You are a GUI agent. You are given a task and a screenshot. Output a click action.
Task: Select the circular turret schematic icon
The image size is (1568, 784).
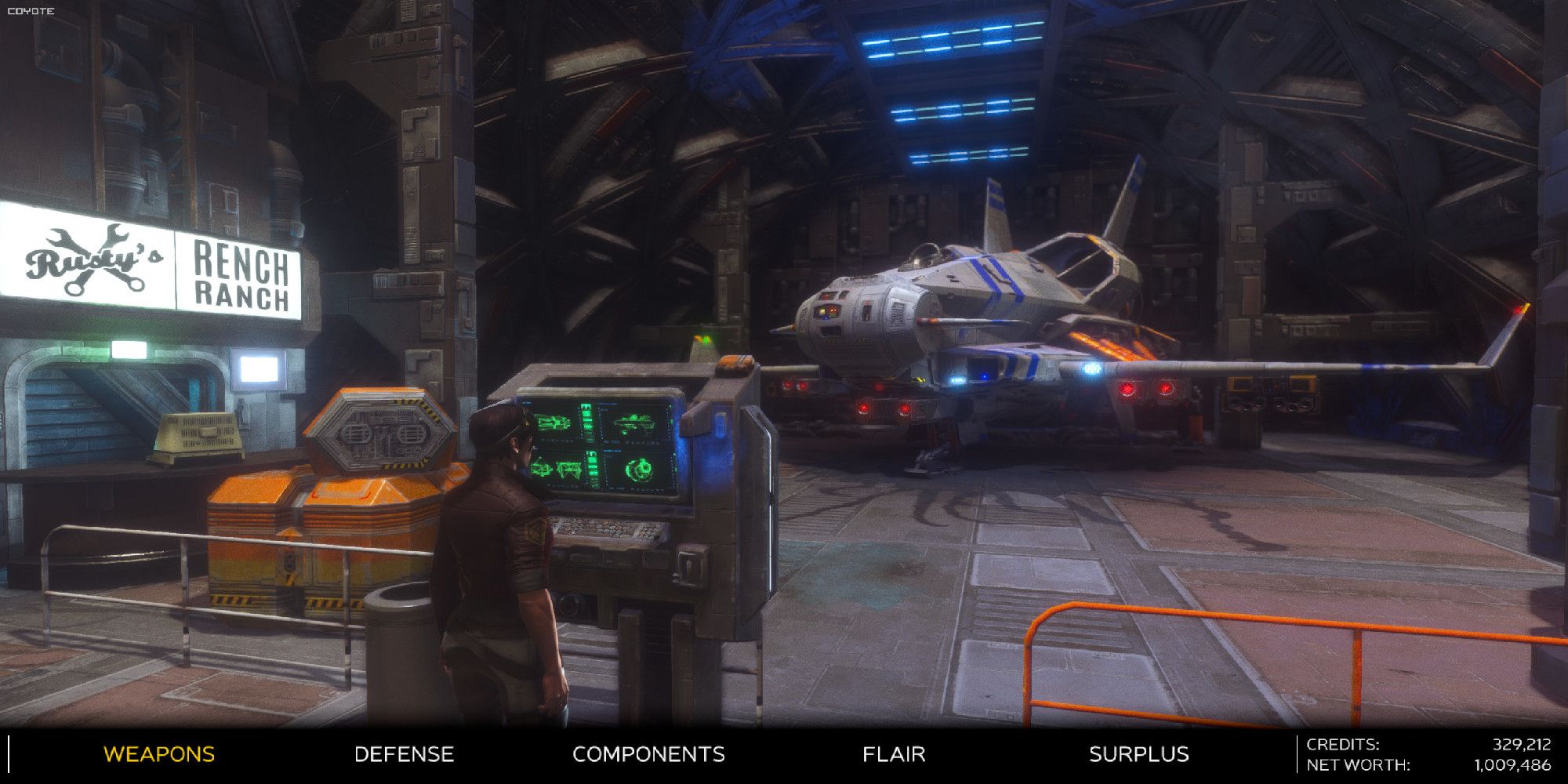tap(638, 470)
